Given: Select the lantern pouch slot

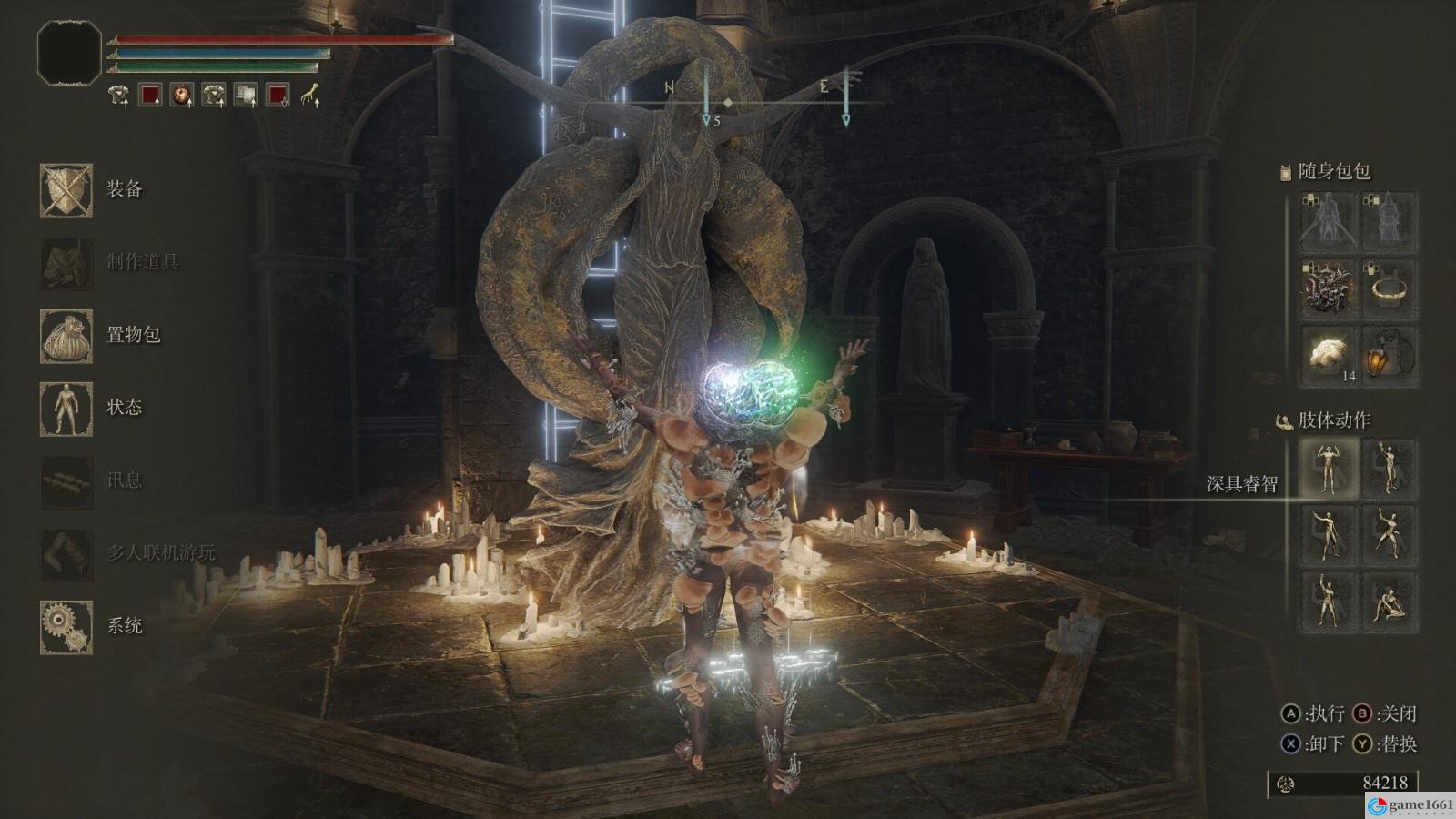Looking at the screenshot, I should tap(1390, 357).
